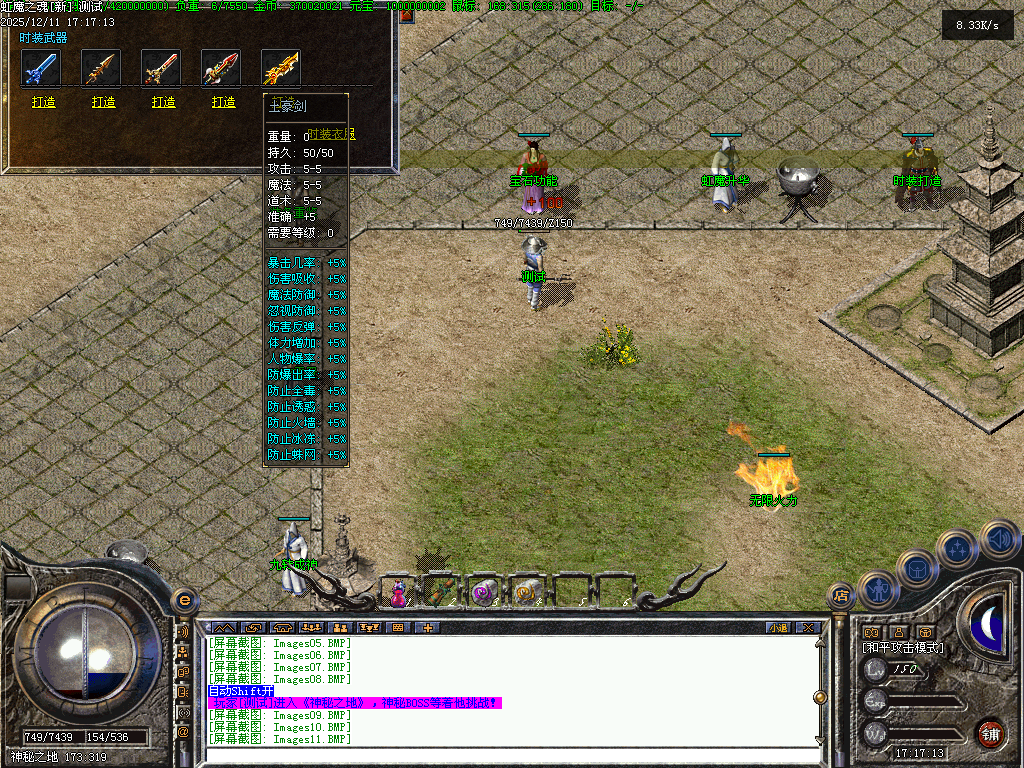Toggle sound with the speaker button
The height and width of the screenshot is (768, 1024).
pos(998,538)
